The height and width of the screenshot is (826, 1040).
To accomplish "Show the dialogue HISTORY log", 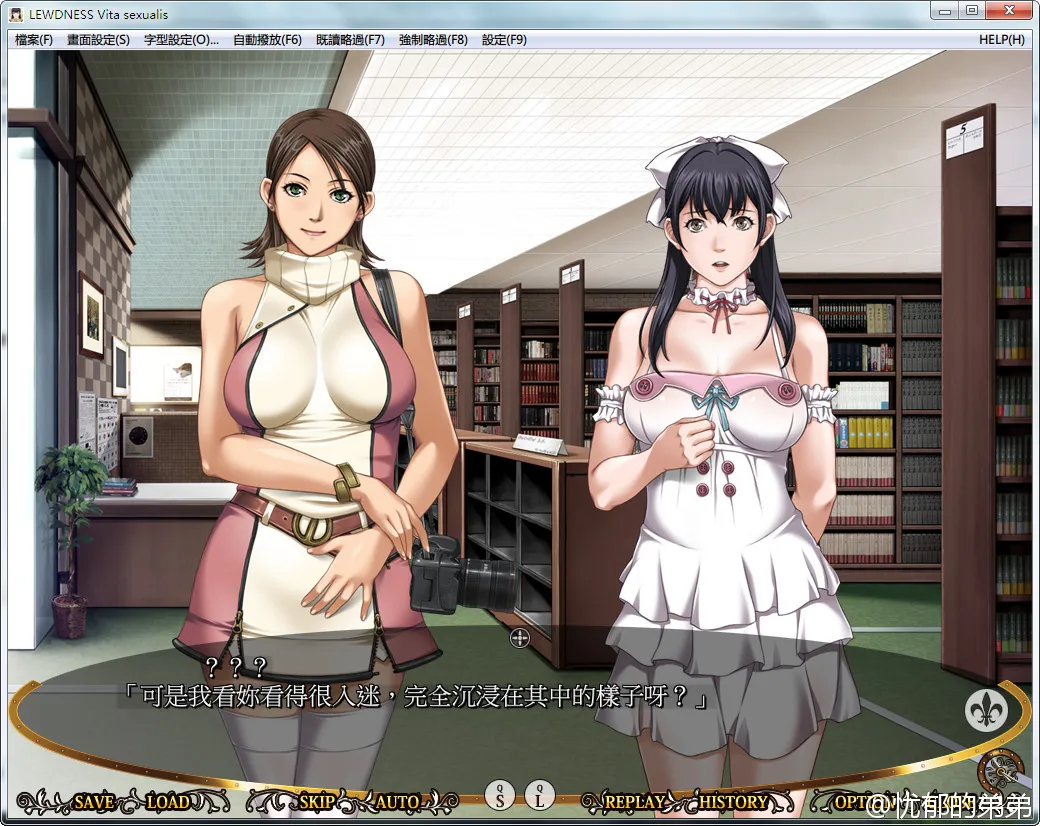I will [733, 802].
